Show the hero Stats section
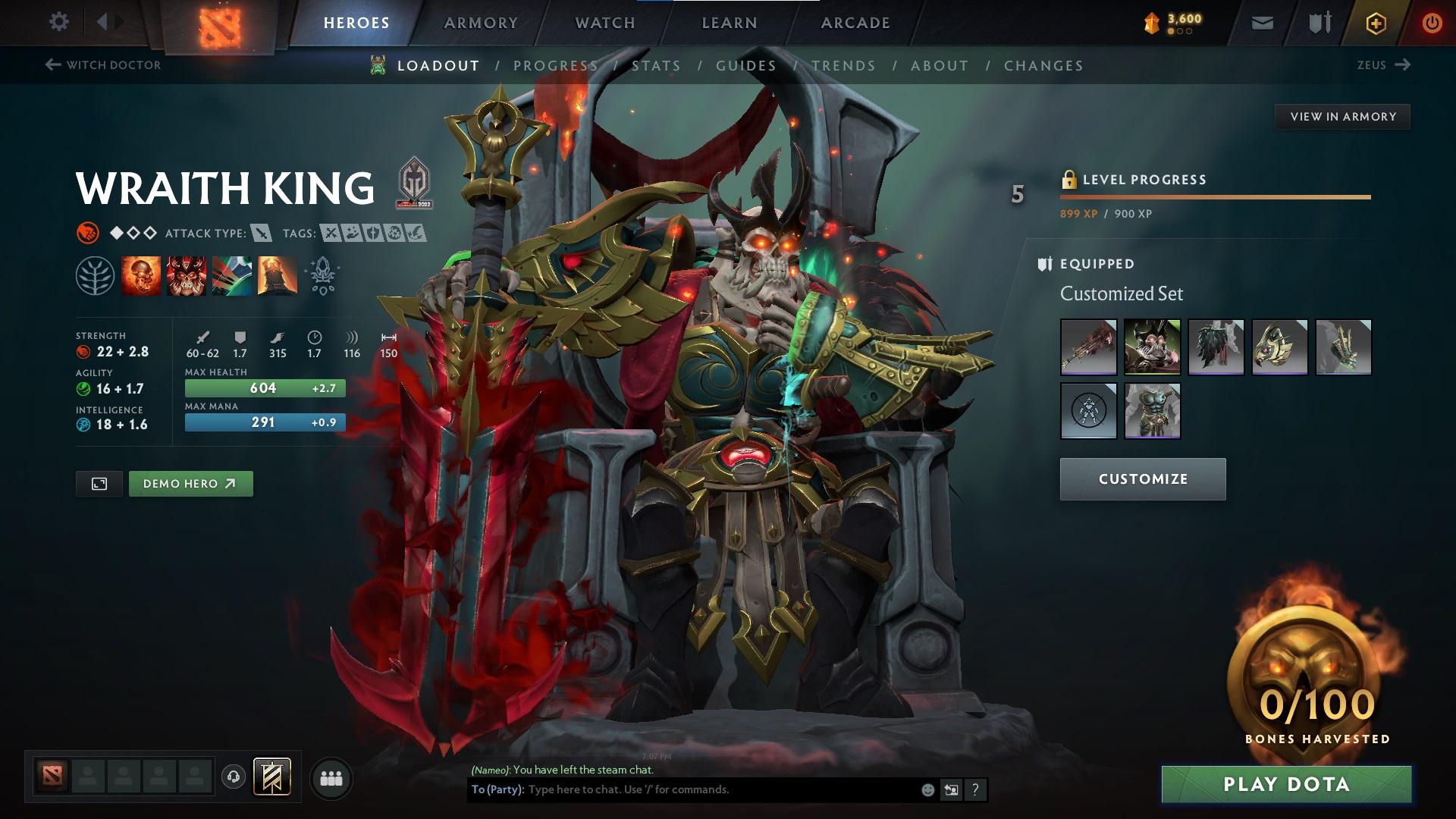This screenshot has height=819, width=1456. click(656, 66)
